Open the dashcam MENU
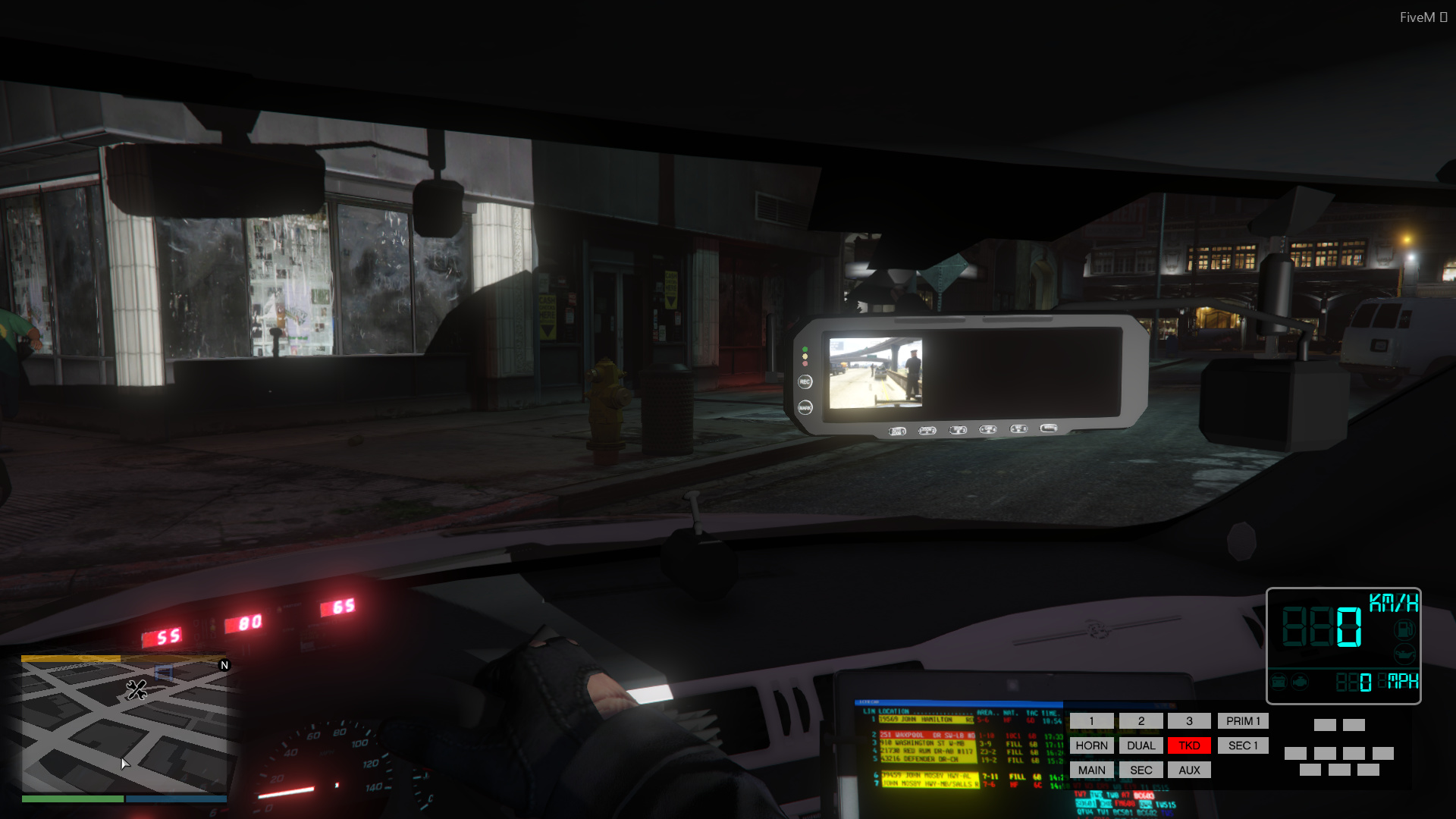 pyautogui.click(x=1050, y=430)
